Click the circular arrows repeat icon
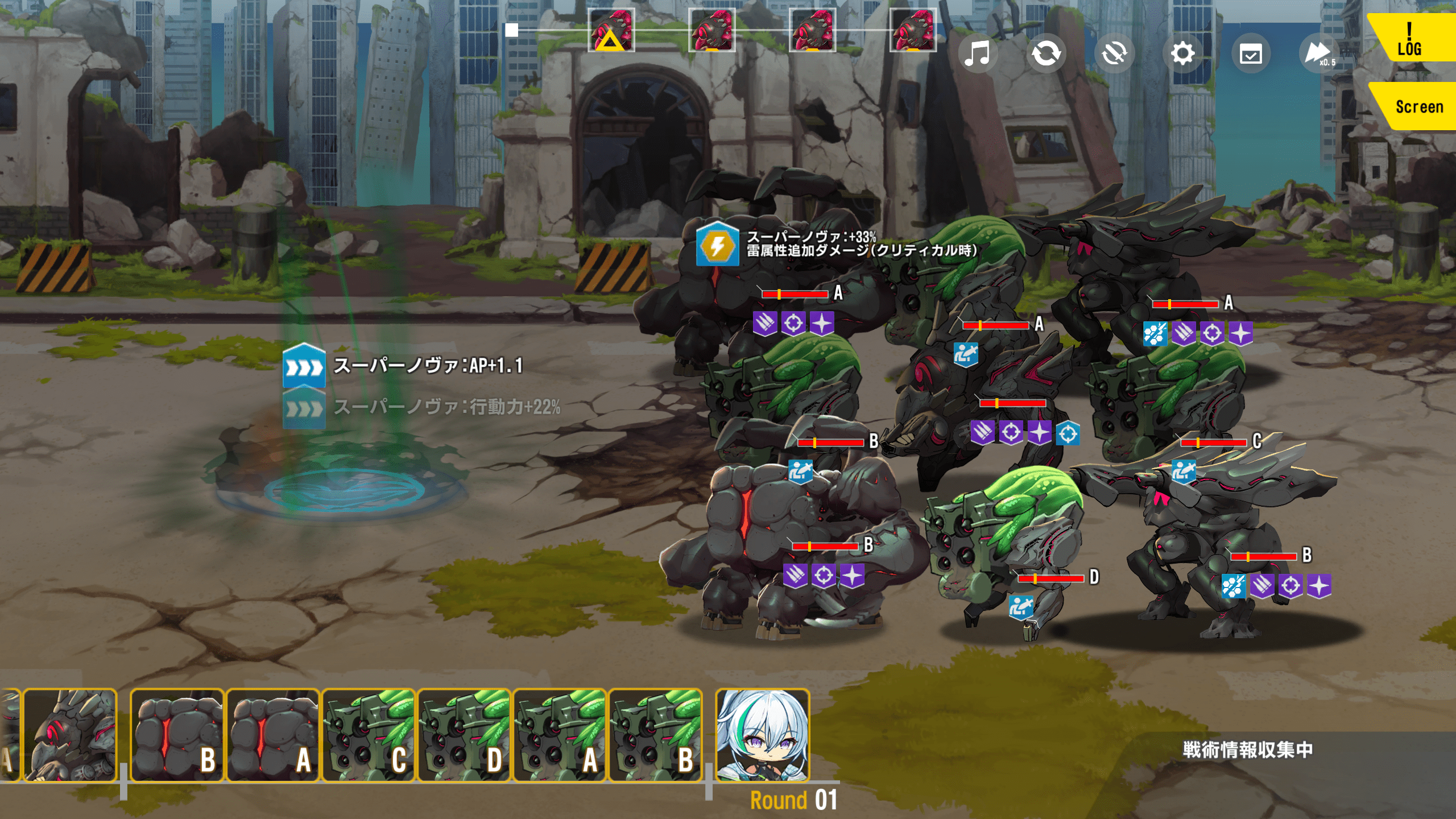 click(1046, 54)
